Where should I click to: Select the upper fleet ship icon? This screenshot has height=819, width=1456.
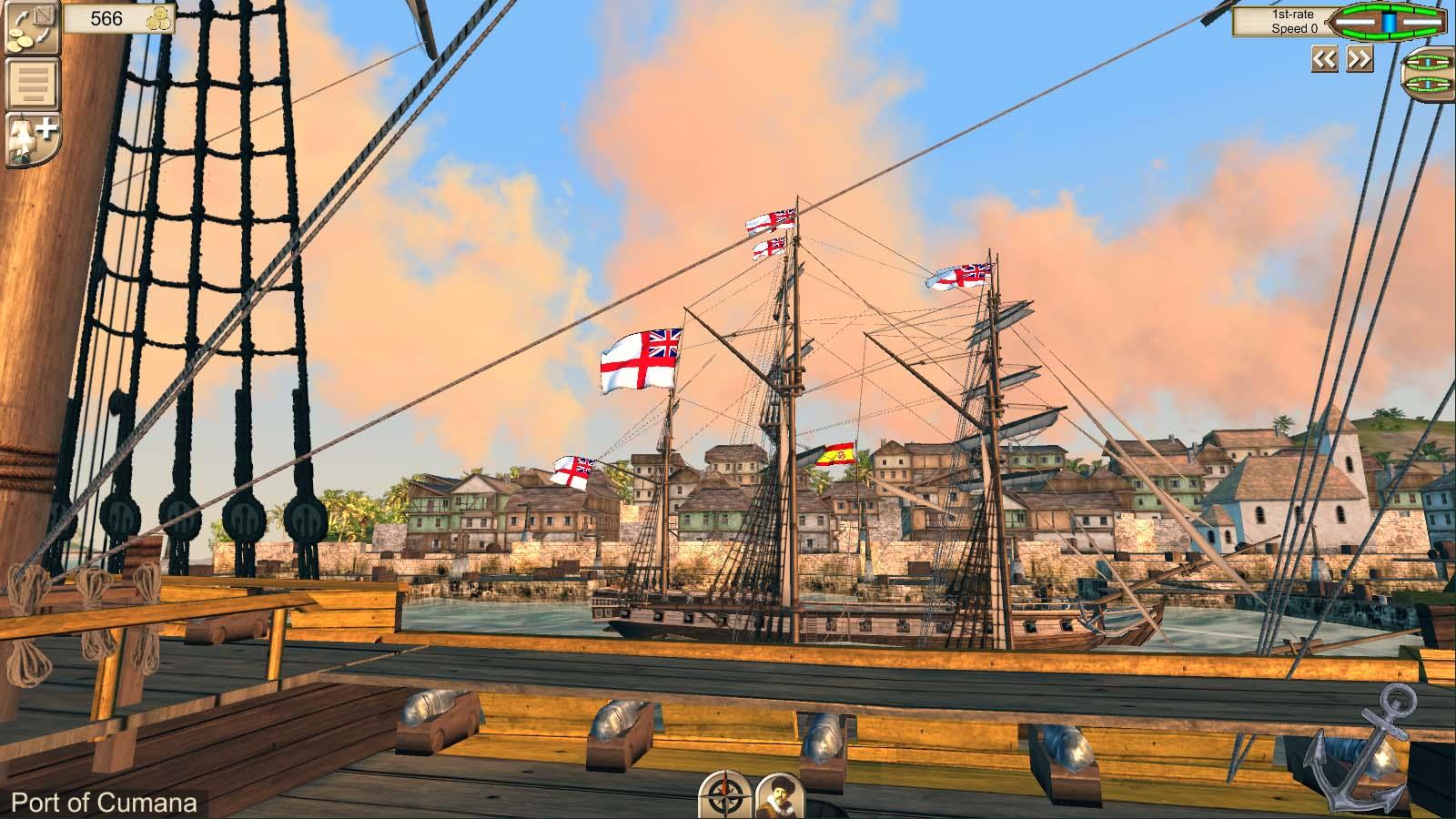coord(1427,62)
